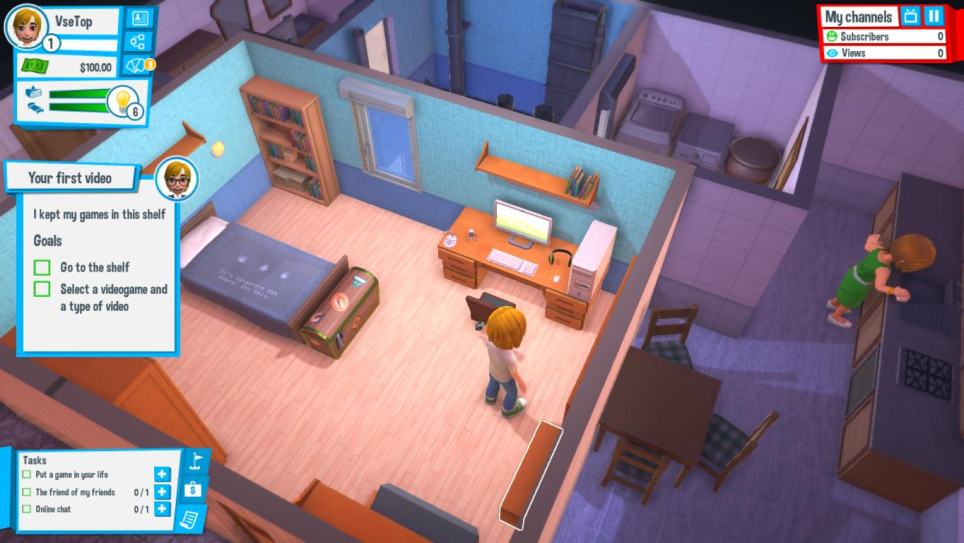Click the VseTop player avatar portrait
964x543 pixels.
[25, 26]
